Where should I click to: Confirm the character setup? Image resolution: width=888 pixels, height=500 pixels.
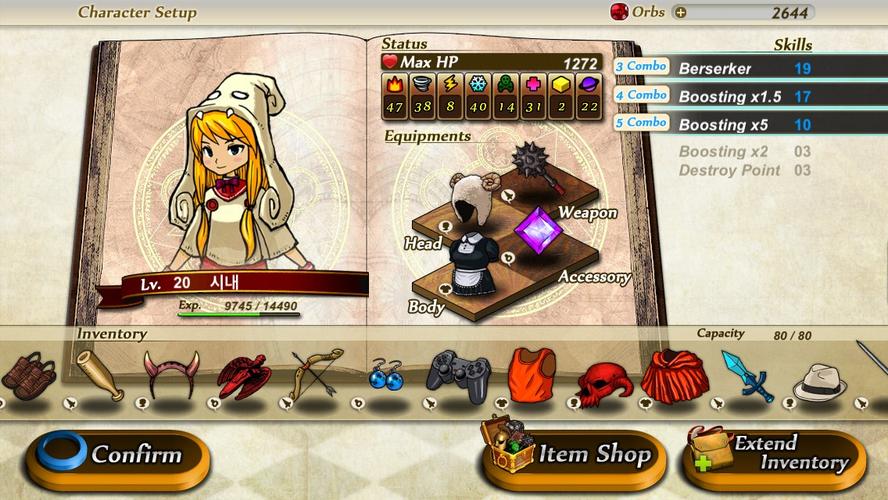coord(117,456)
